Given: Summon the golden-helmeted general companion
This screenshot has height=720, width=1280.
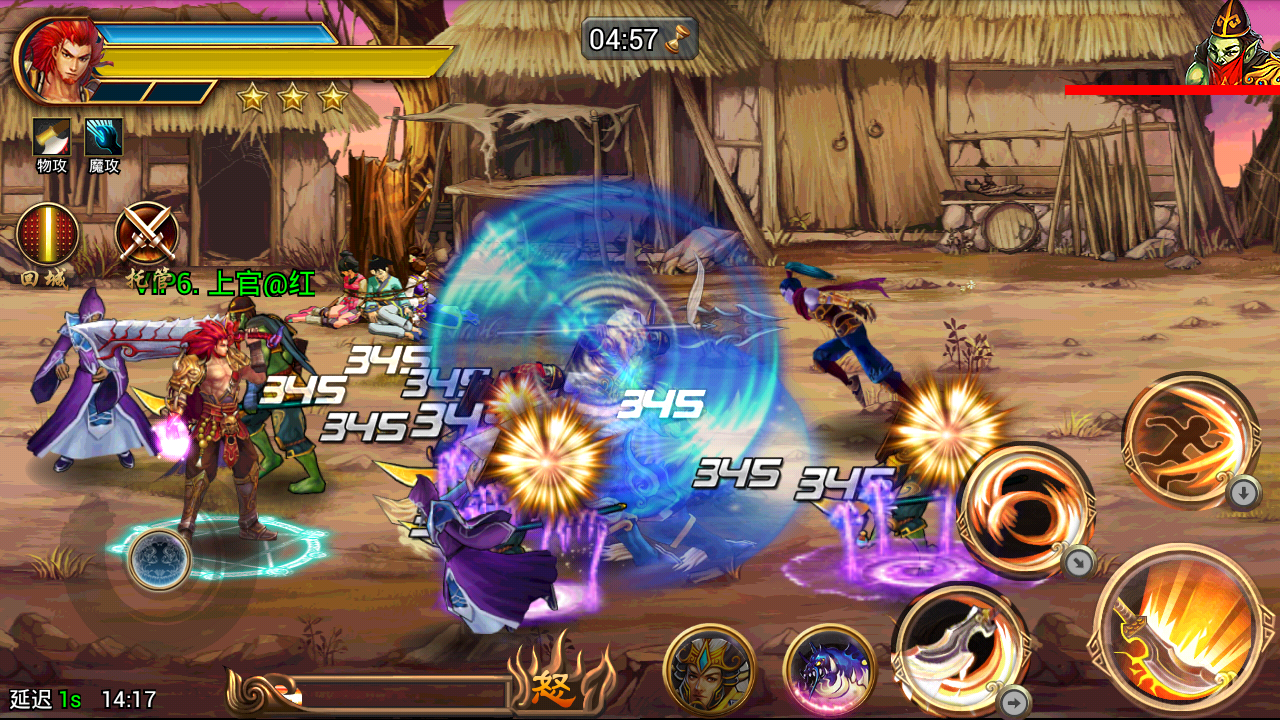Looking at the screenshot, I should [x=709, y=670].
